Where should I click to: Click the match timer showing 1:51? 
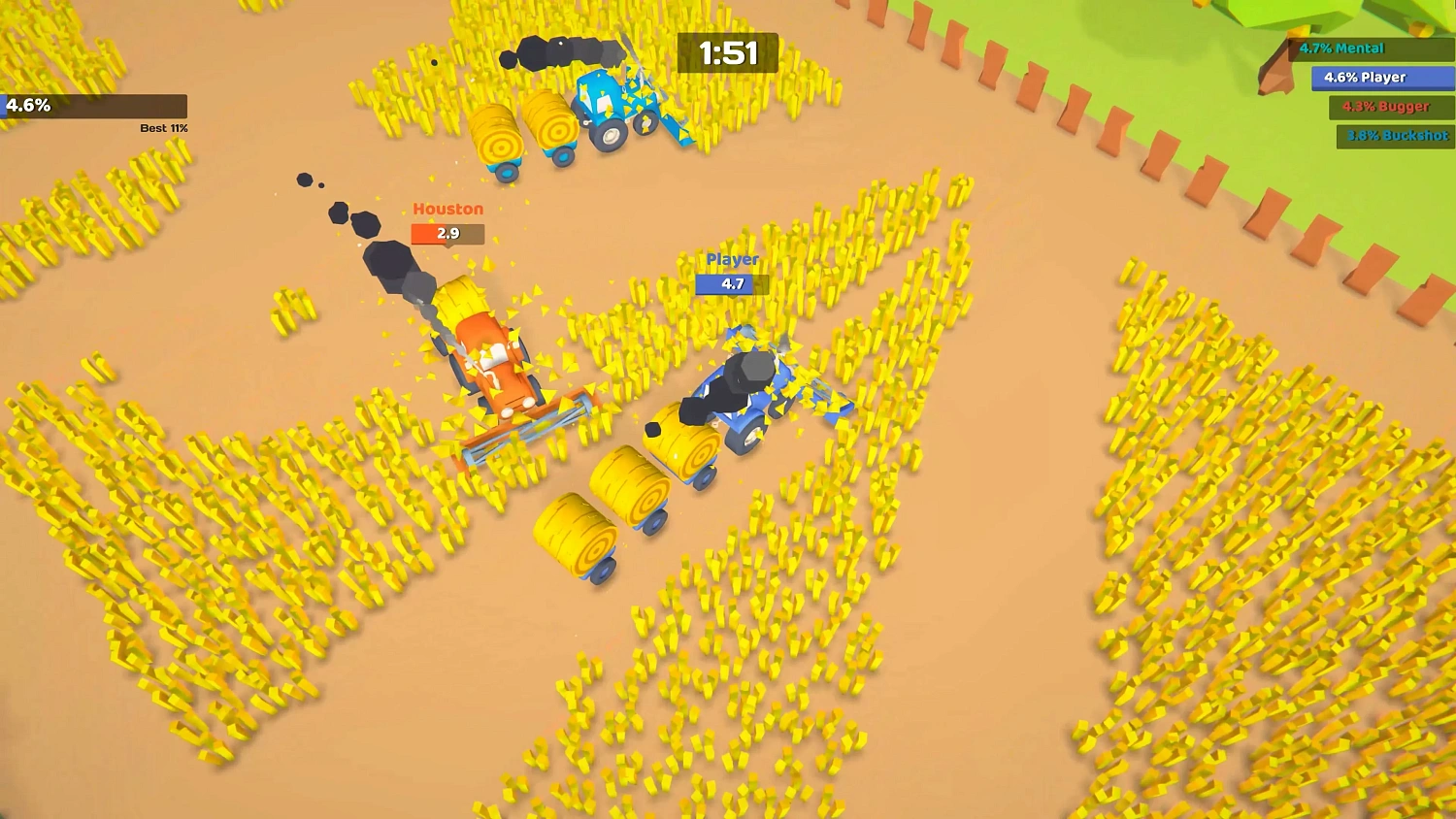tap(726, 54)
